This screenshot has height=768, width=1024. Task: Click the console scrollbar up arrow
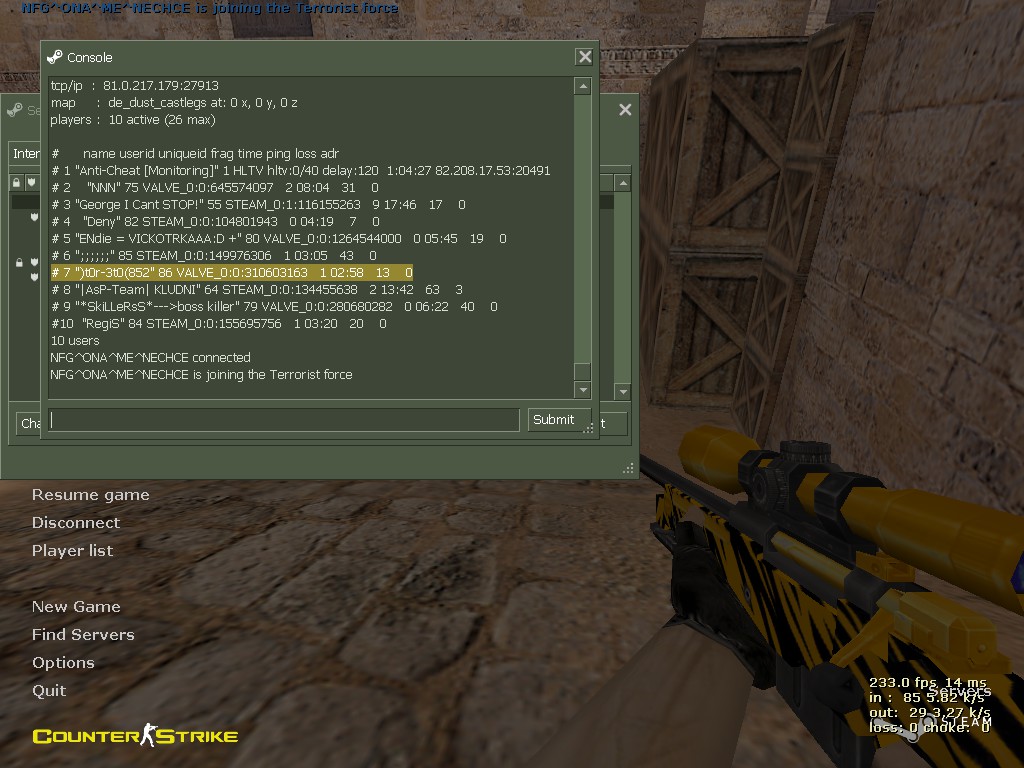pos(582,87)
